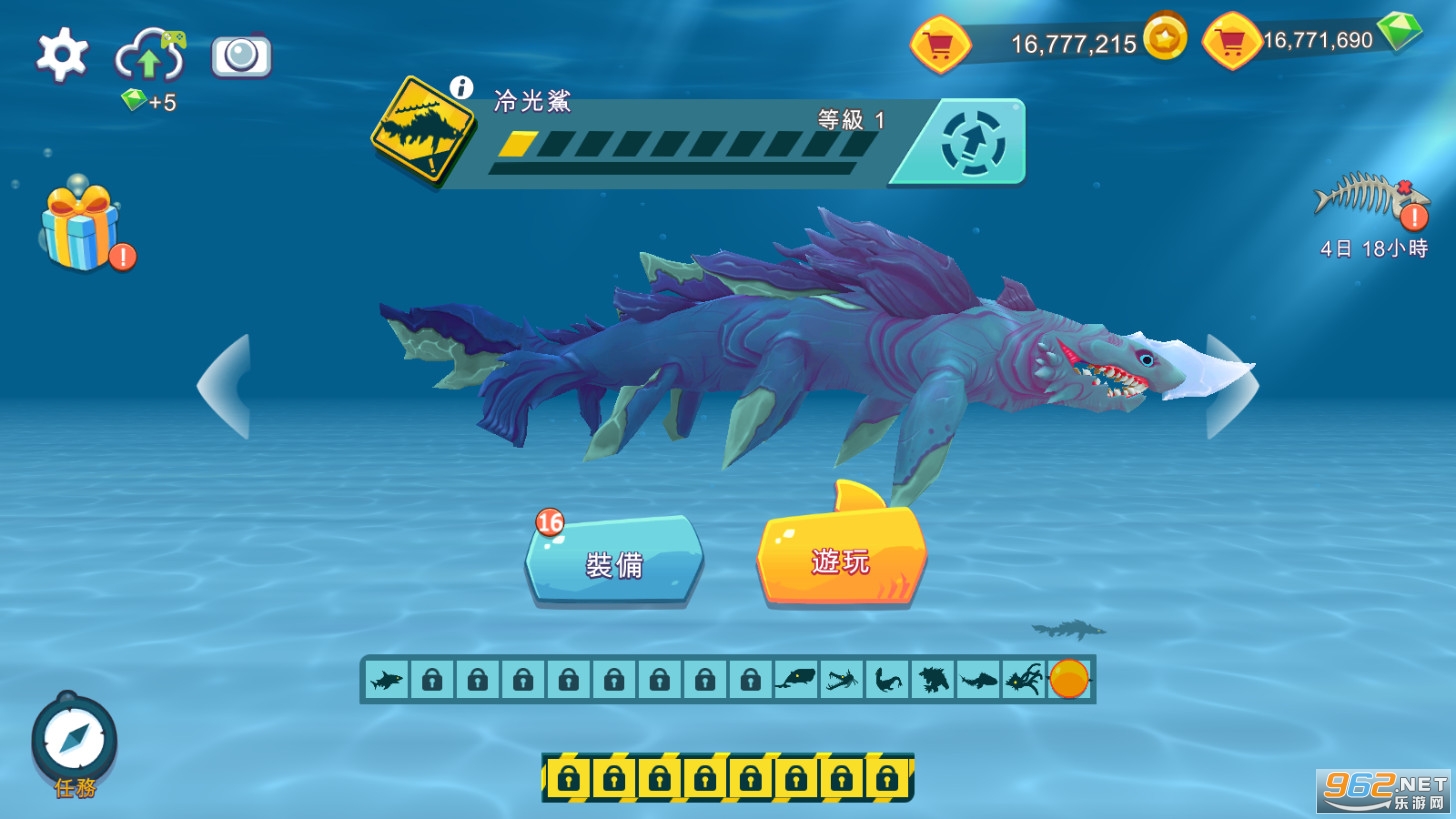This screenshot has width=1456, height=819.
Task: Claim the gift box reward
Action: [81, 226]
